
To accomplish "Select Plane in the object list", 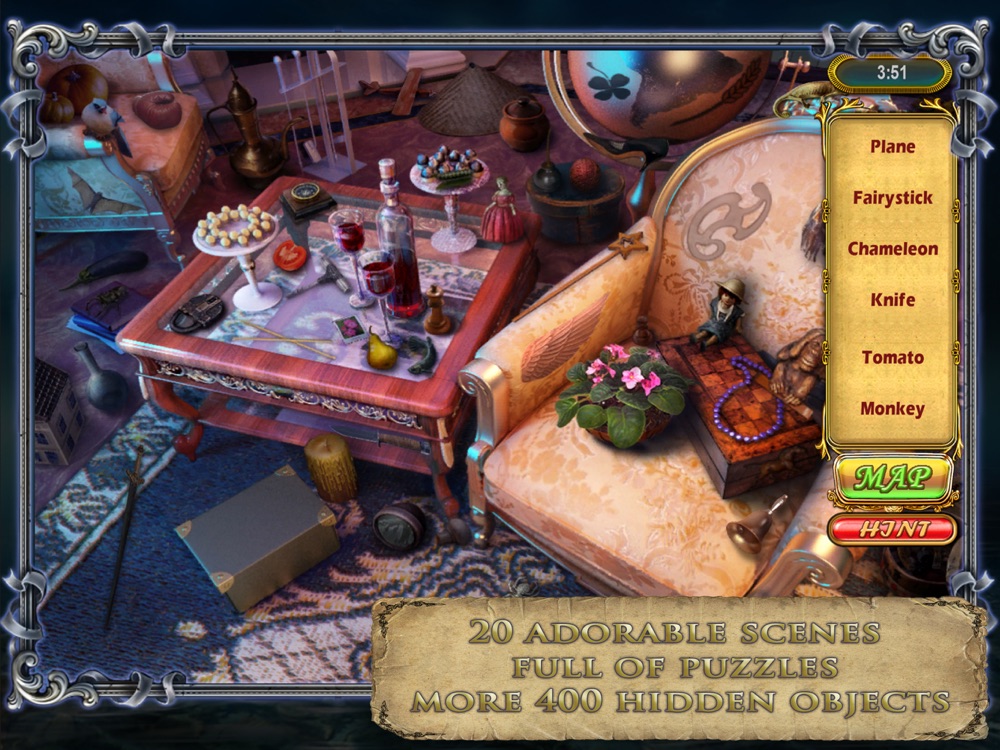I will 892,147.
